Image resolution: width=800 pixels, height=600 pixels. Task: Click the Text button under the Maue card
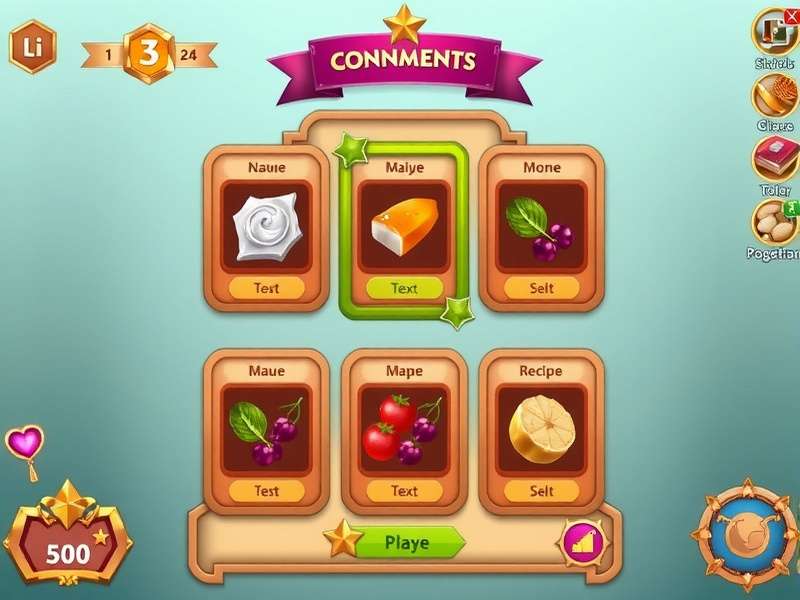pos(266,491)
